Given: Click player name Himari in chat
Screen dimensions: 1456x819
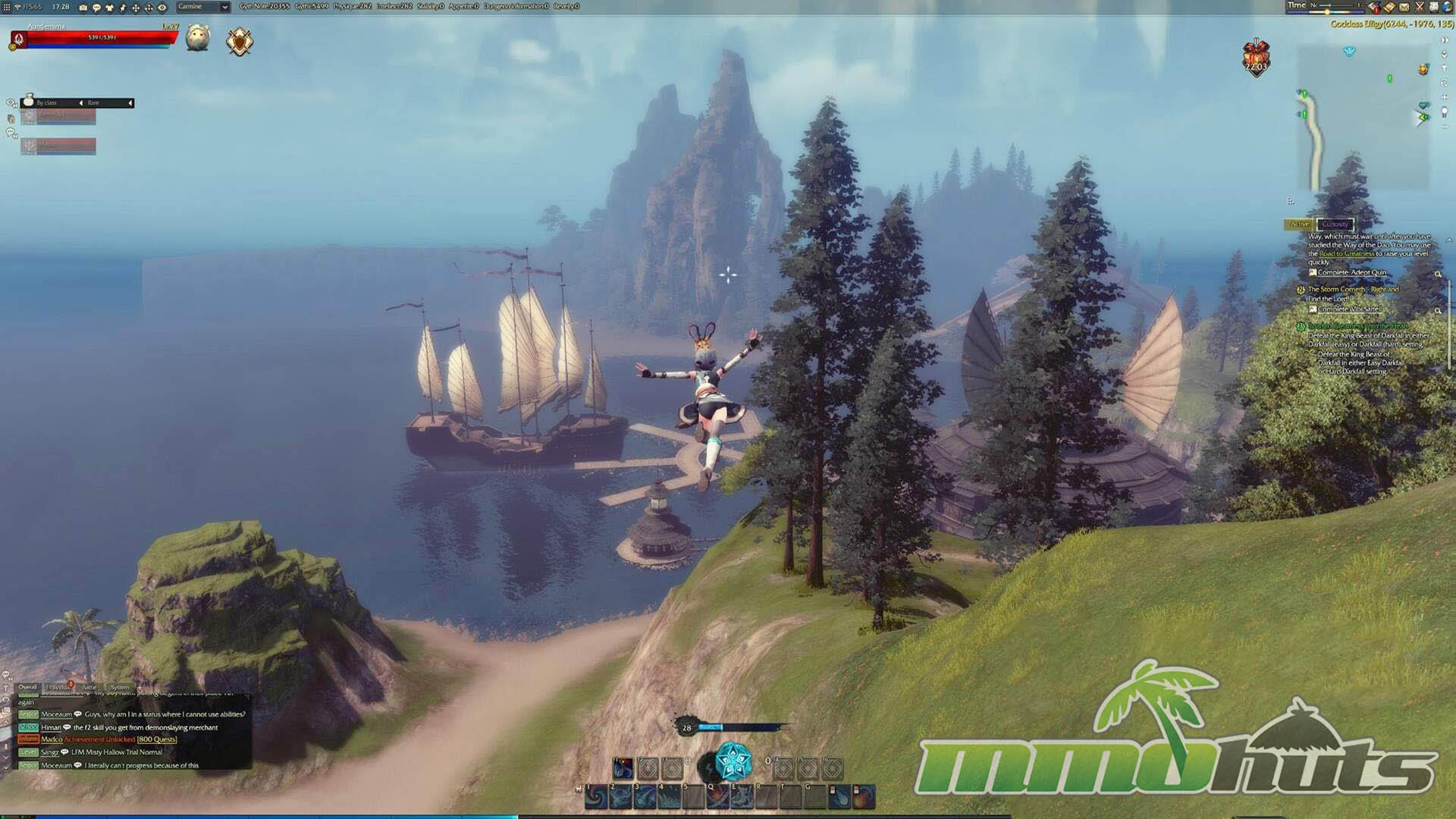Looking at the screenshot, I should [x=51, y=727].
